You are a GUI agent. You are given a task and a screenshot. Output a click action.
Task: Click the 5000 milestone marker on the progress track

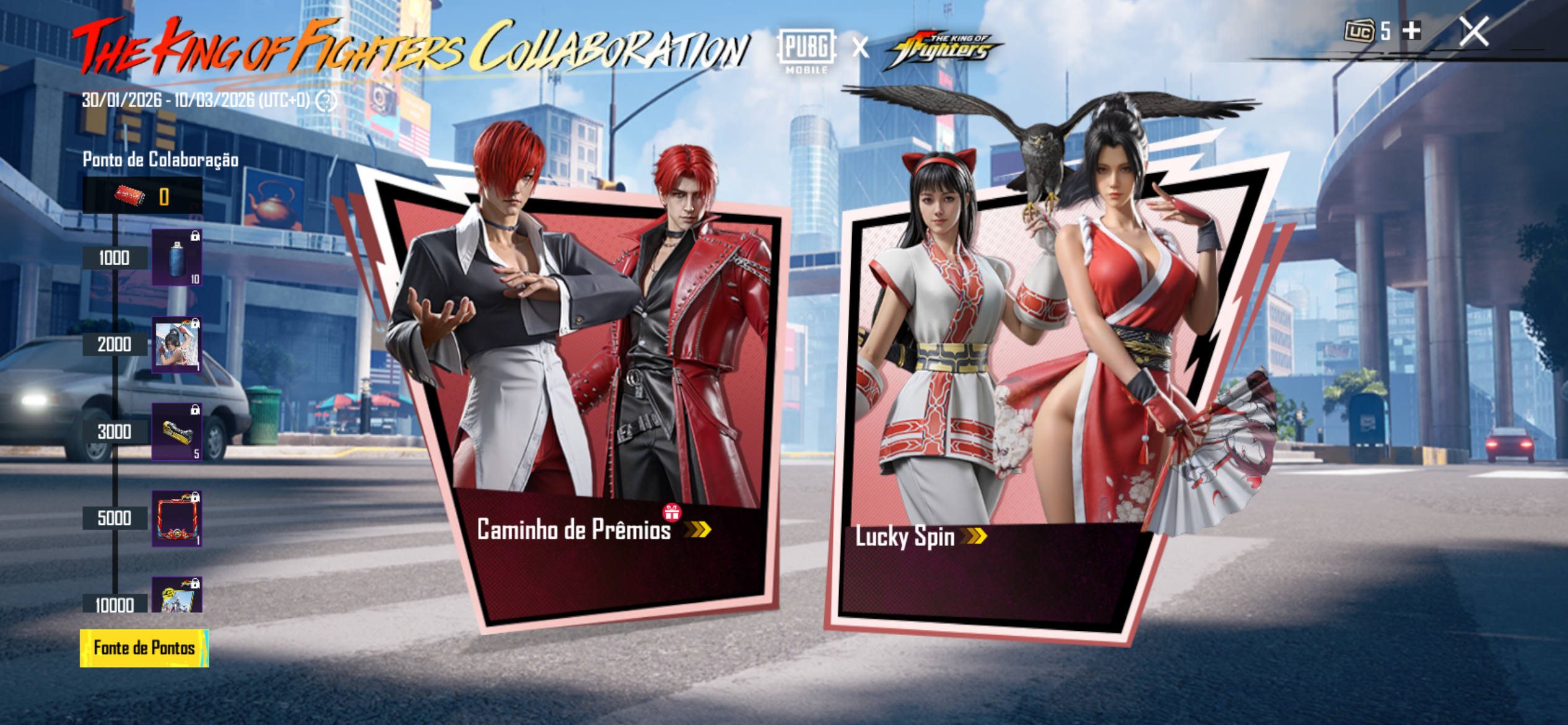pos(114,518)
